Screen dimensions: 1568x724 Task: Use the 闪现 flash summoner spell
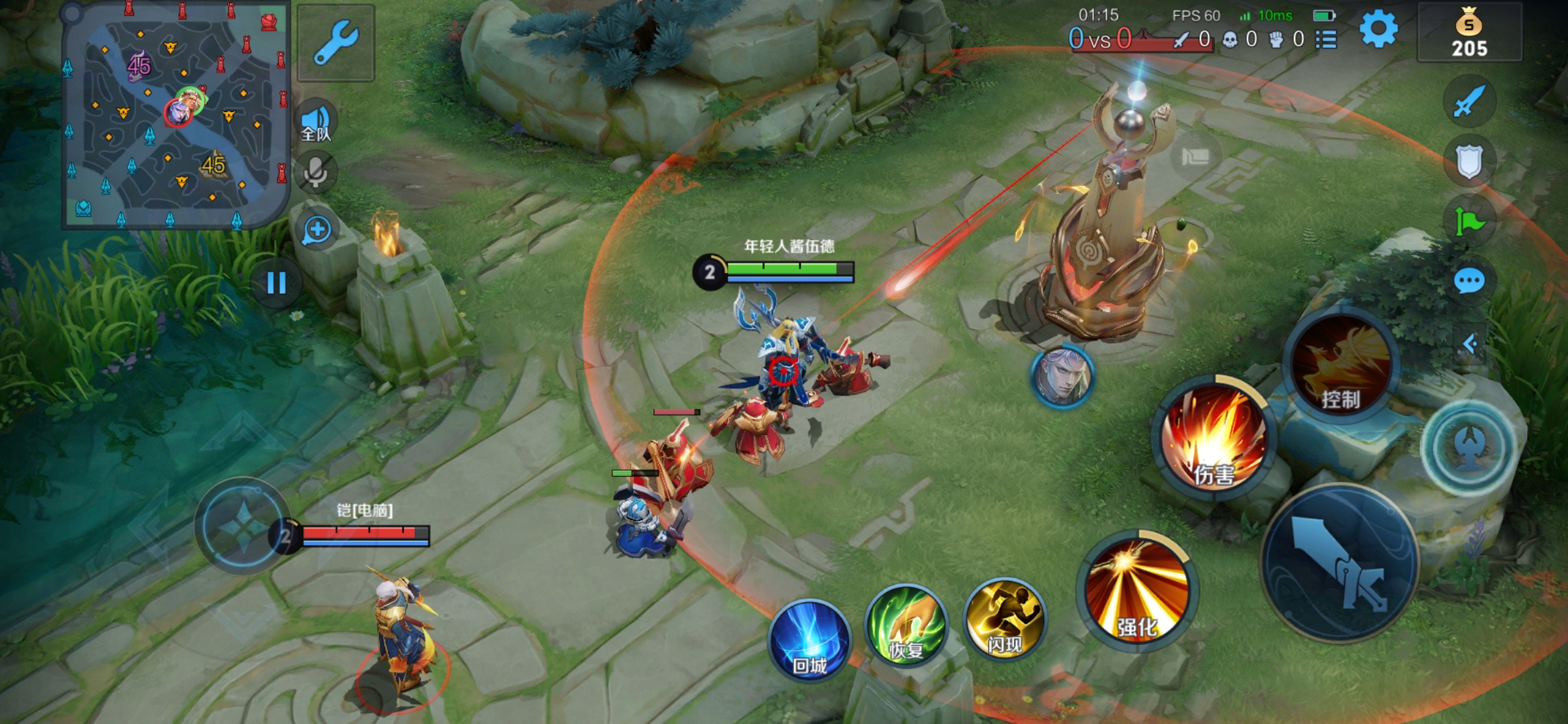click(x=1004, y=619)
